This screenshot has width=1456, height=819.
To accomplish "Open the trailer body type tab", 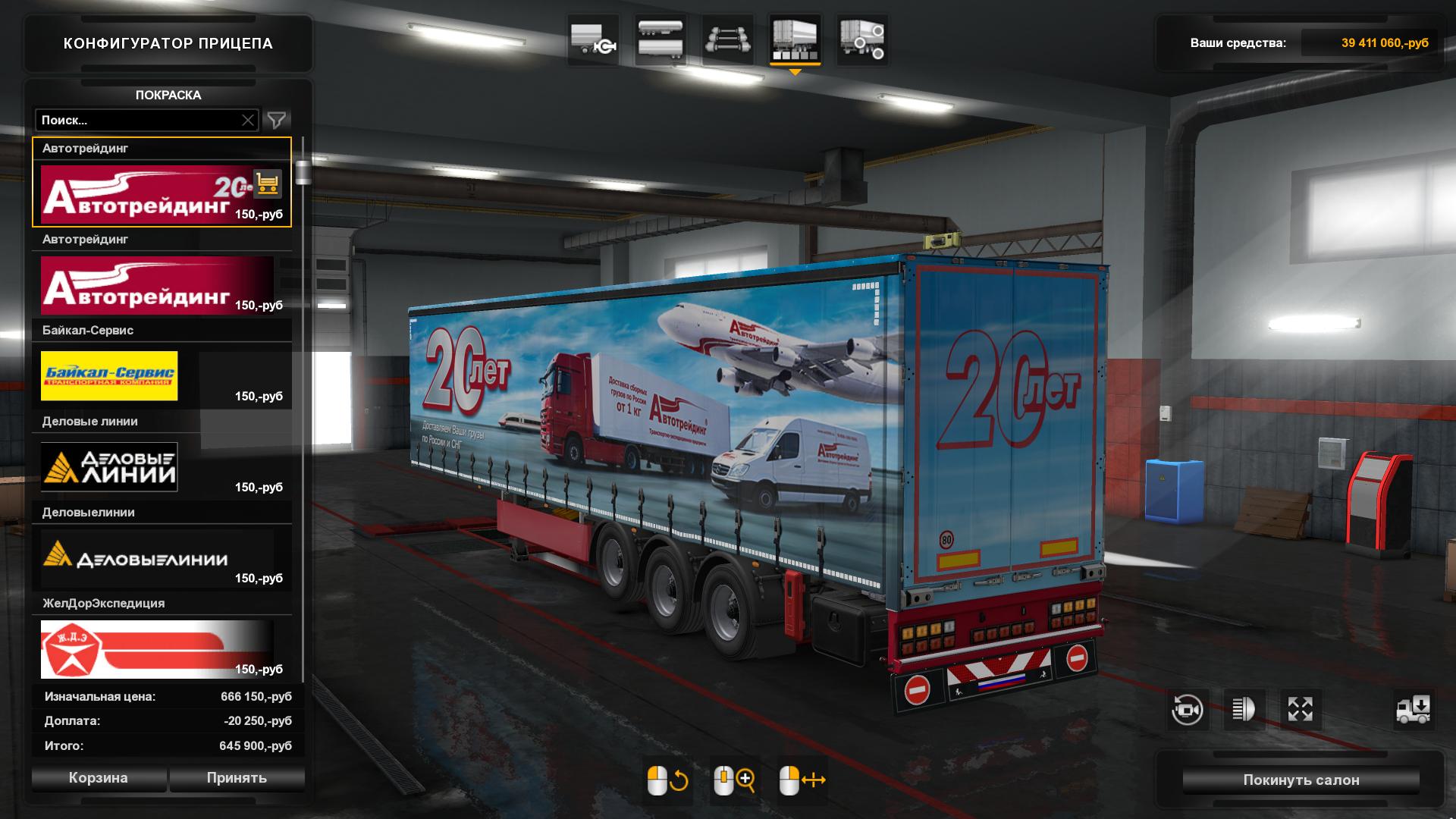I will [660, 39].
